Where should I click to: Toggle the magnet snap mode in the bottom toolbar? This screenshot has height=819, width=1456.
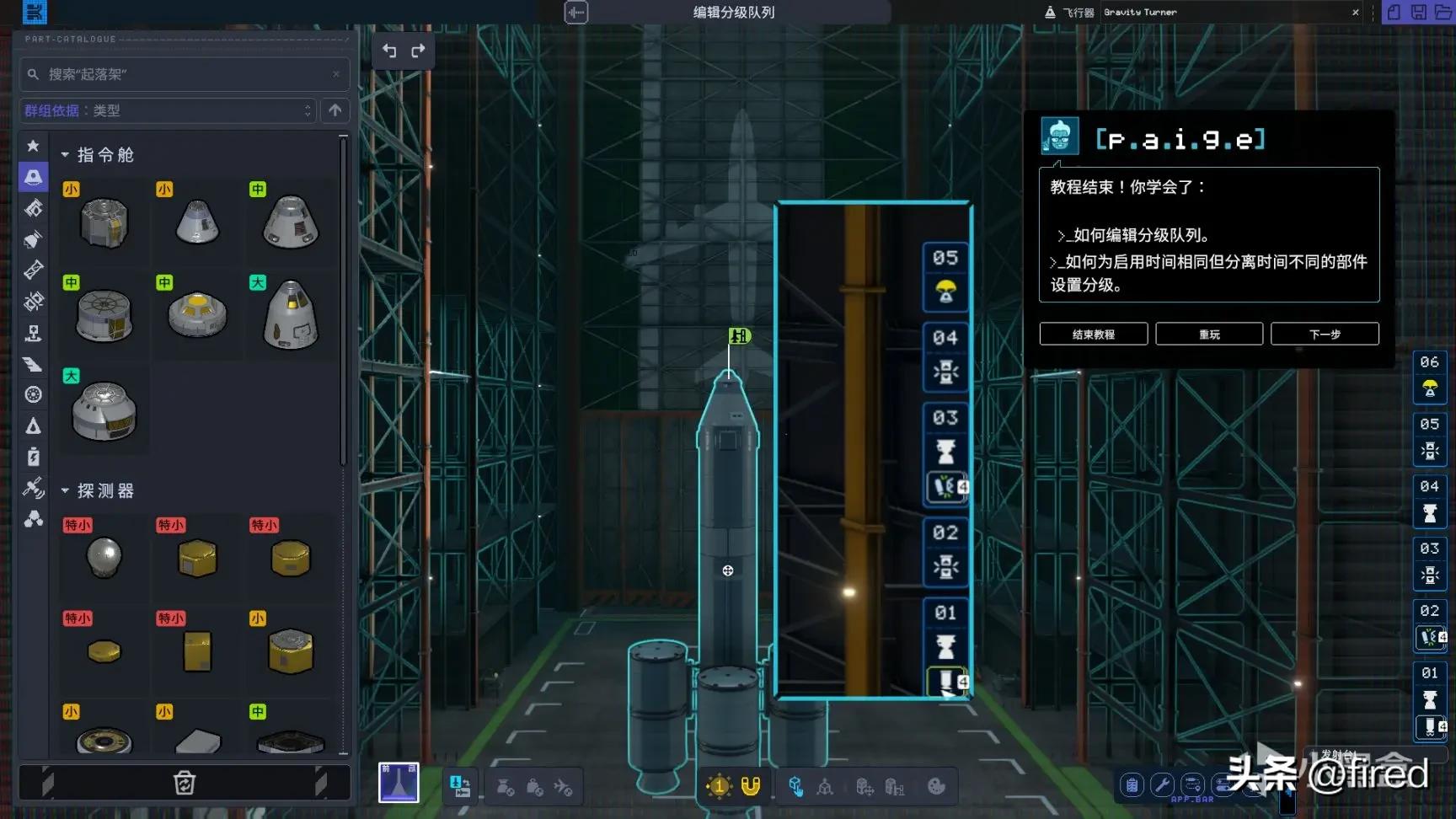(x=749, y=785)
